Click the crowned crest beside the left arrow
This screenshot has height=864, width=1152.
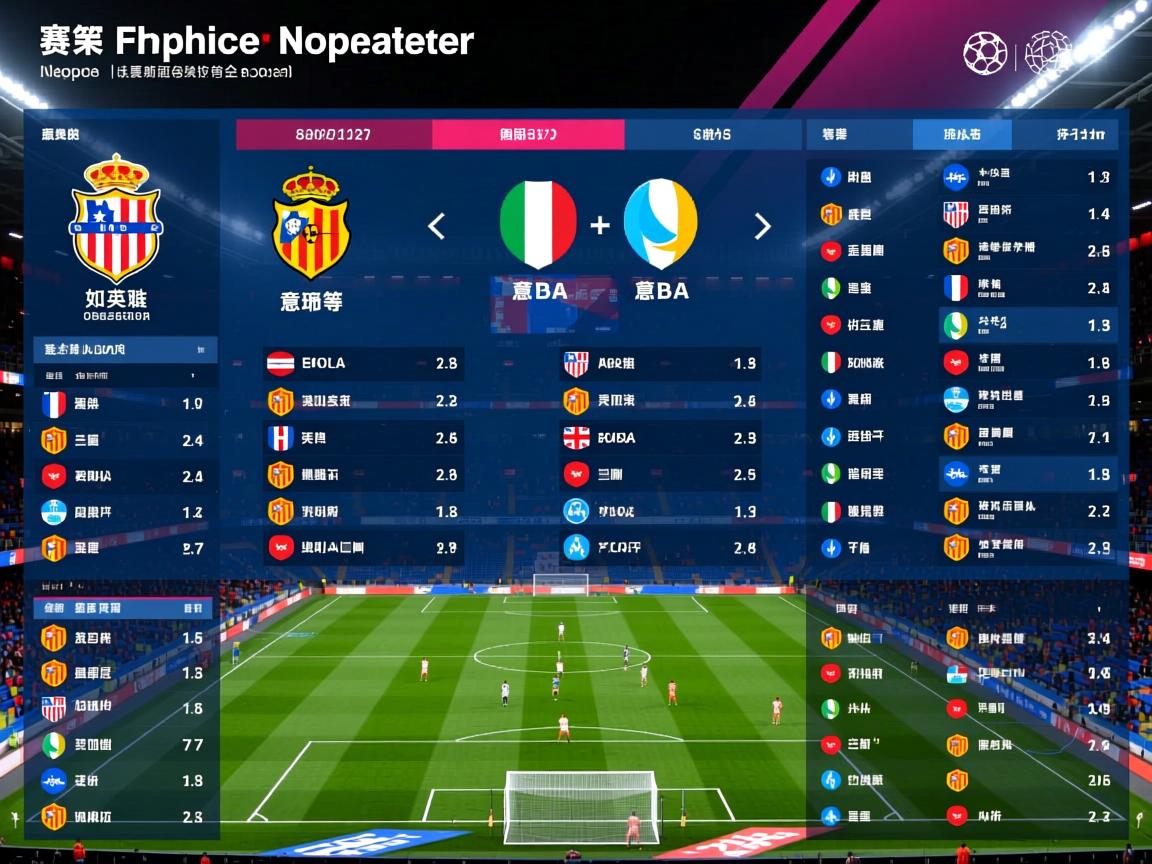point(312,224)
